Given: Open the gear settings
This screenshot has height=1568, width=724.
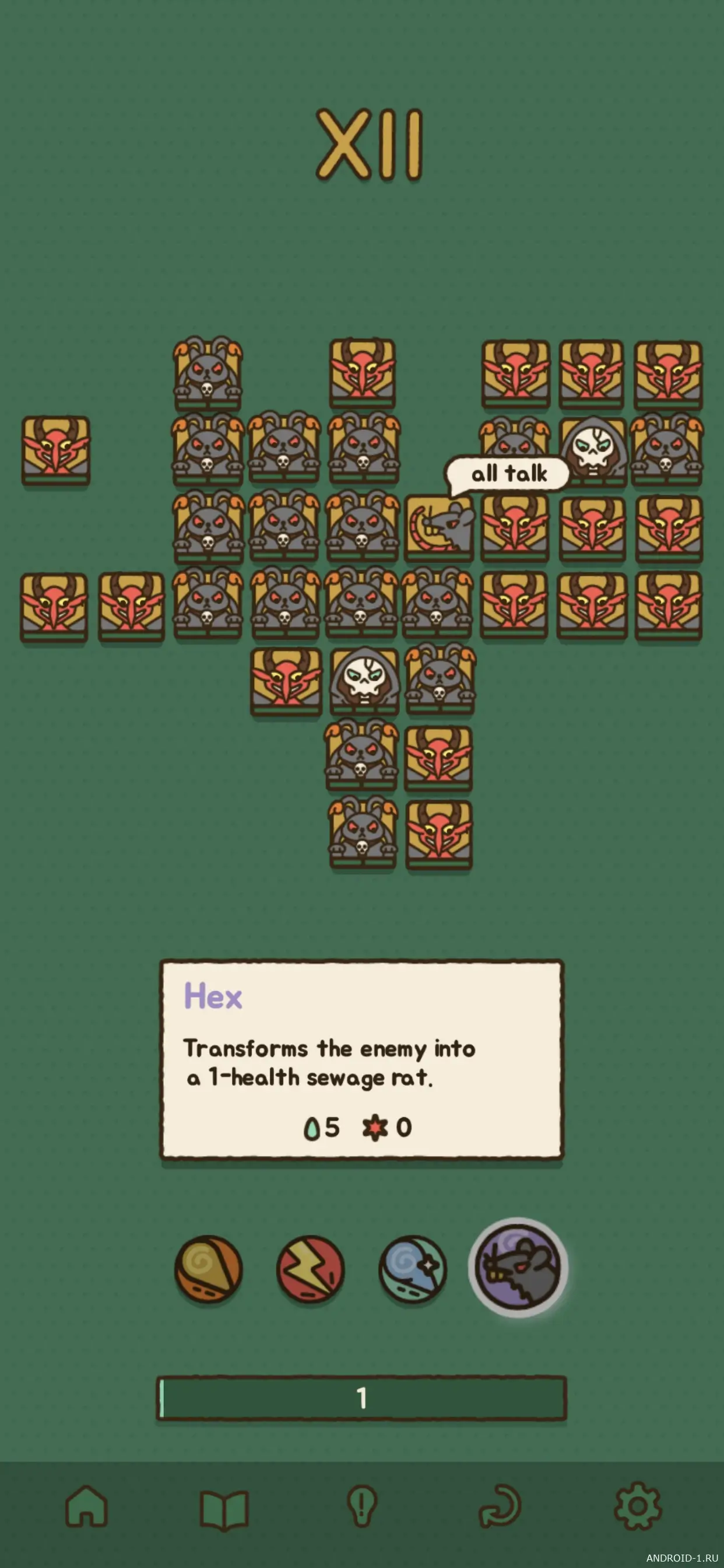Looking at the screenshot, I should click(638, 1507).
